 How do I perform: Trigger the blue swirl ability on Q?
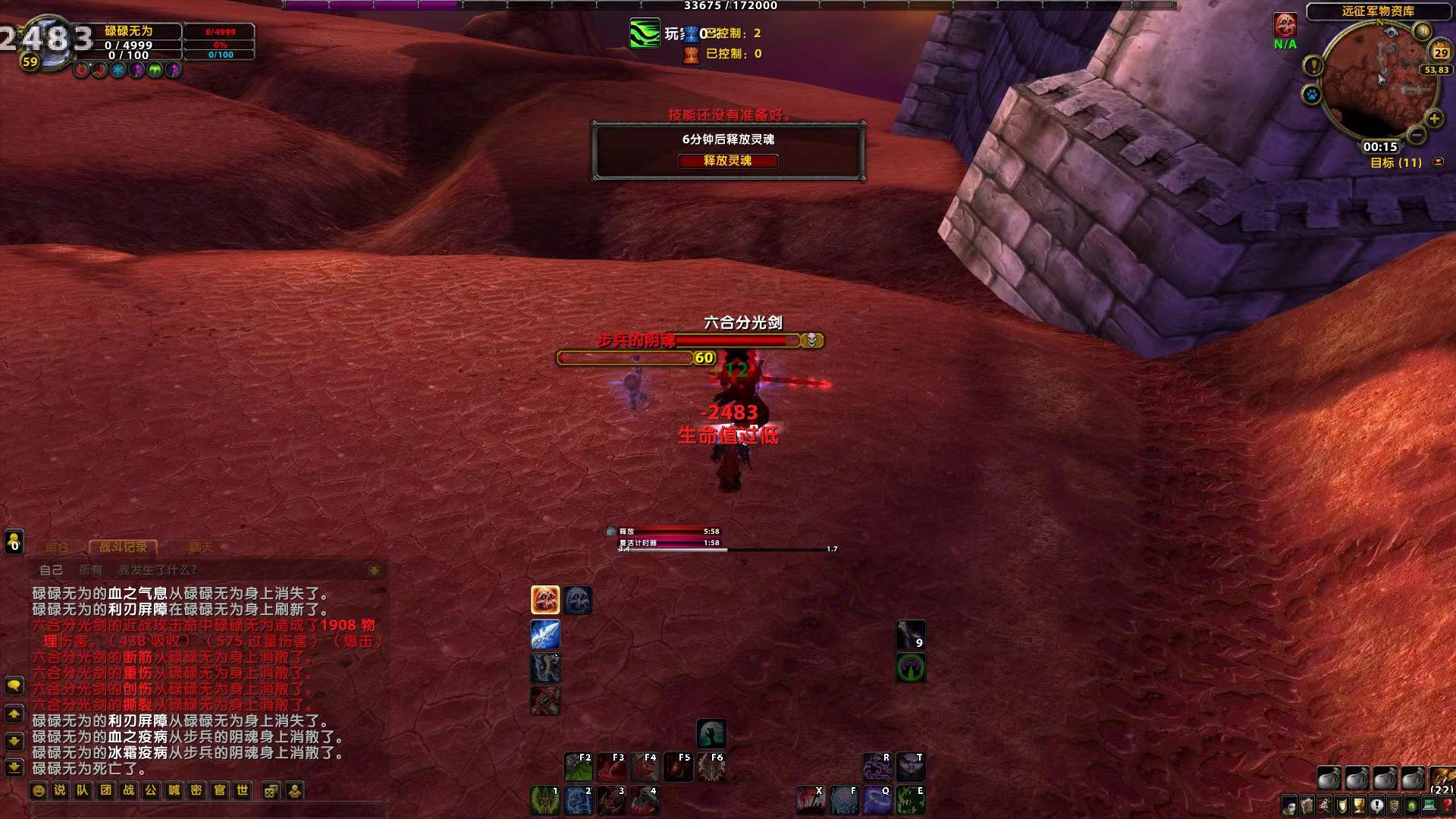coord(876,799)
